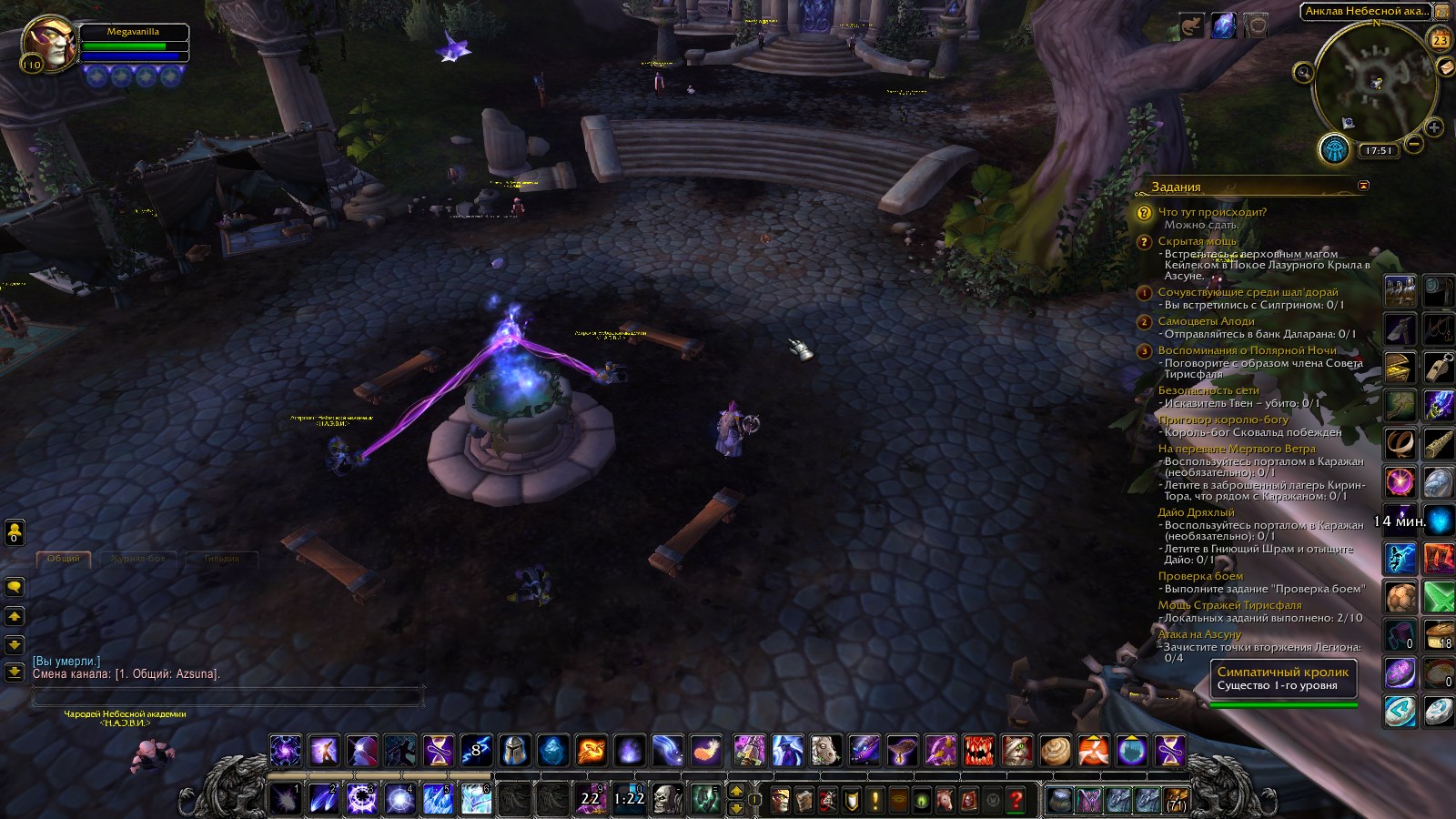Open the calendar showing day 23
The image size is (1456, 819).
point(1440,40)
